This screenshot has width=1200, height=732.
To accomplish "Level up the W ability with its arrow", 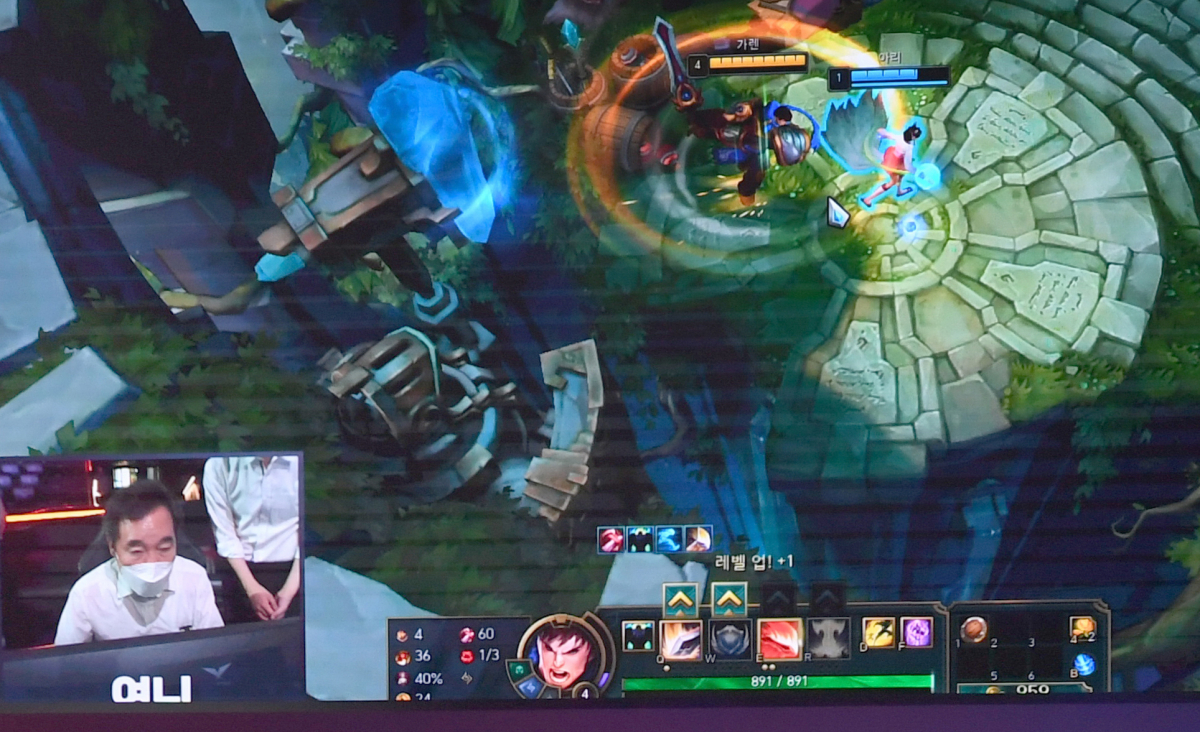I will 729,600.
